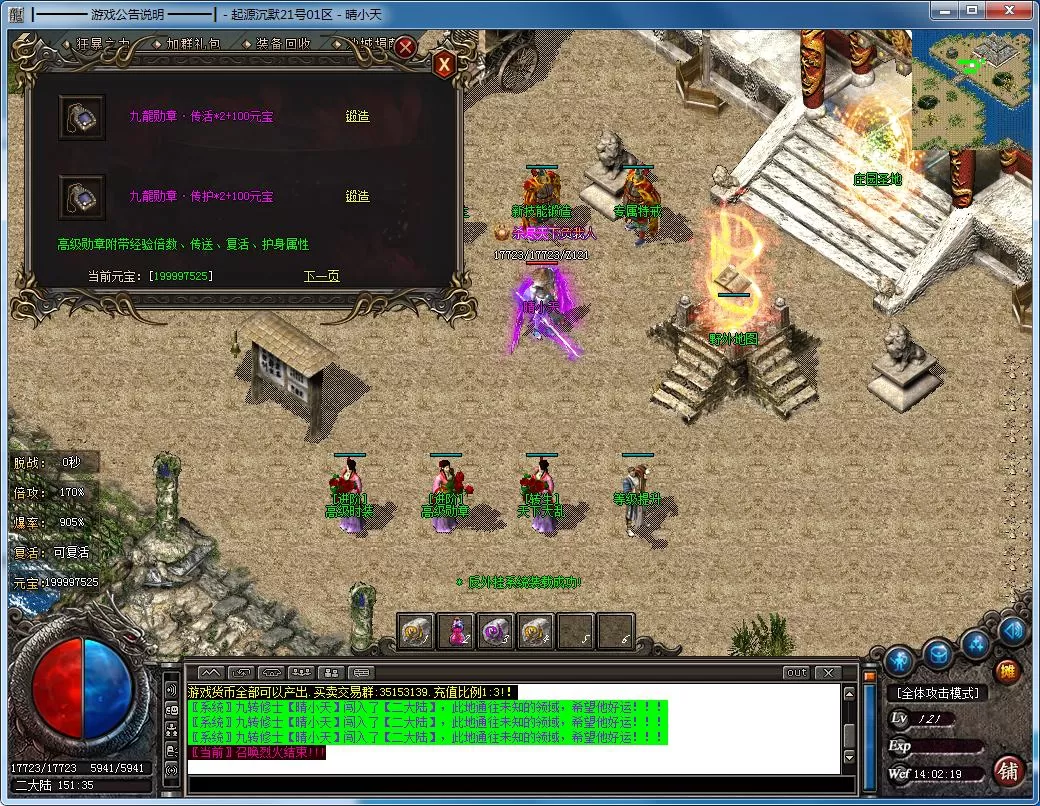
Task: Use the purple scroll in hotbar slot 3
Action: click(496, 631)
